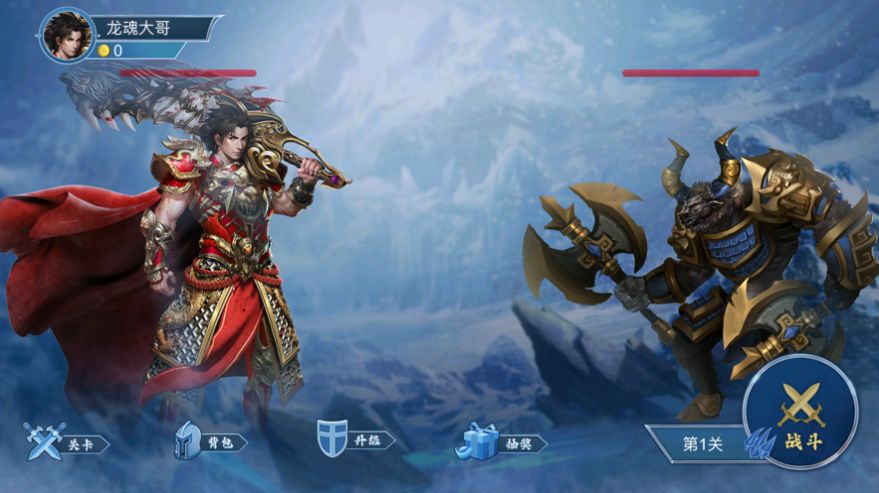
Task: Click the 龙魂大哥 player name banner
Action: (x=150, y=27)
